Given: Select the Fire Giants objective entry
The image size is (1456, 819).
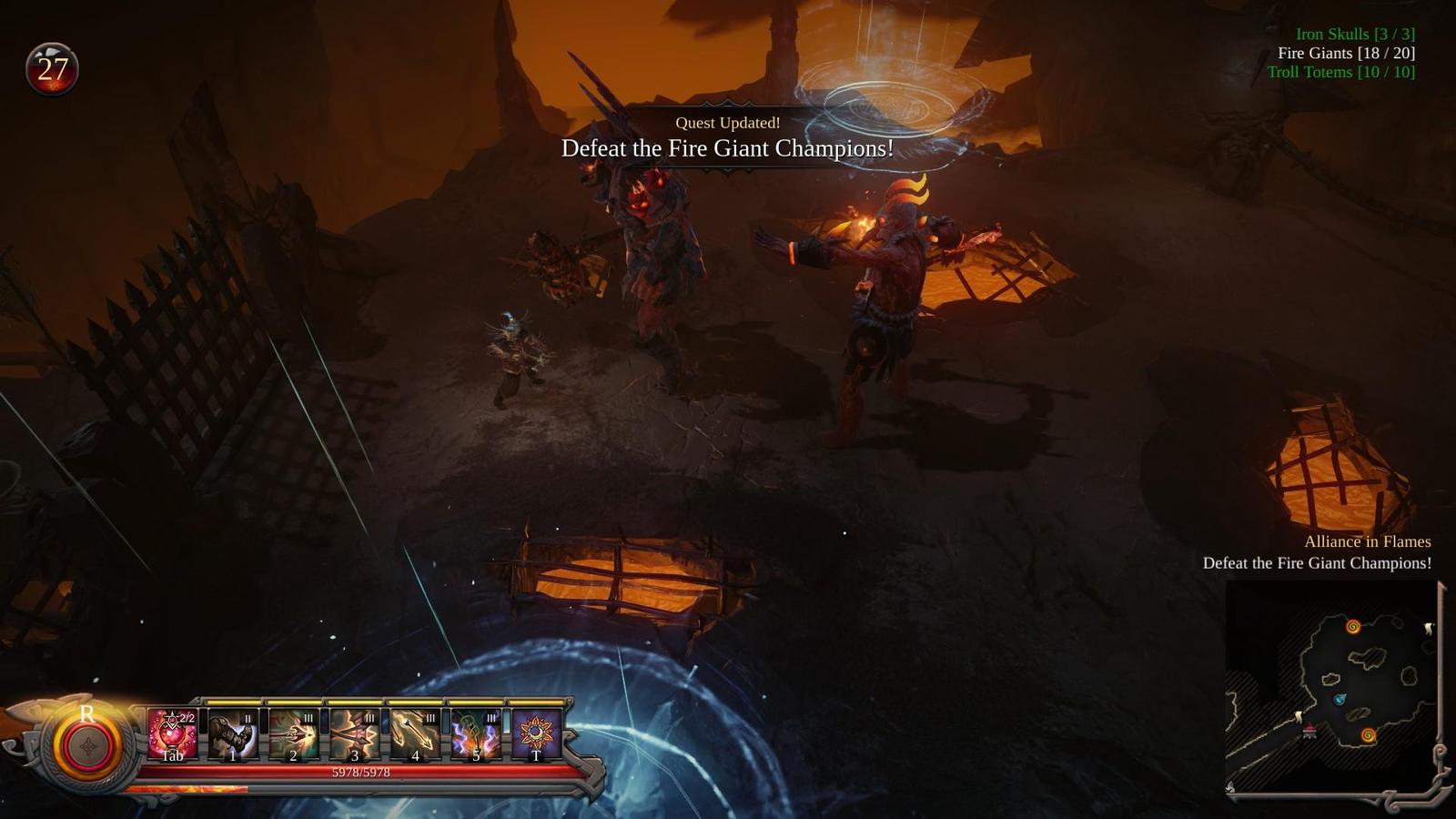Looking at the screenshot, I should click(1346, 53).
